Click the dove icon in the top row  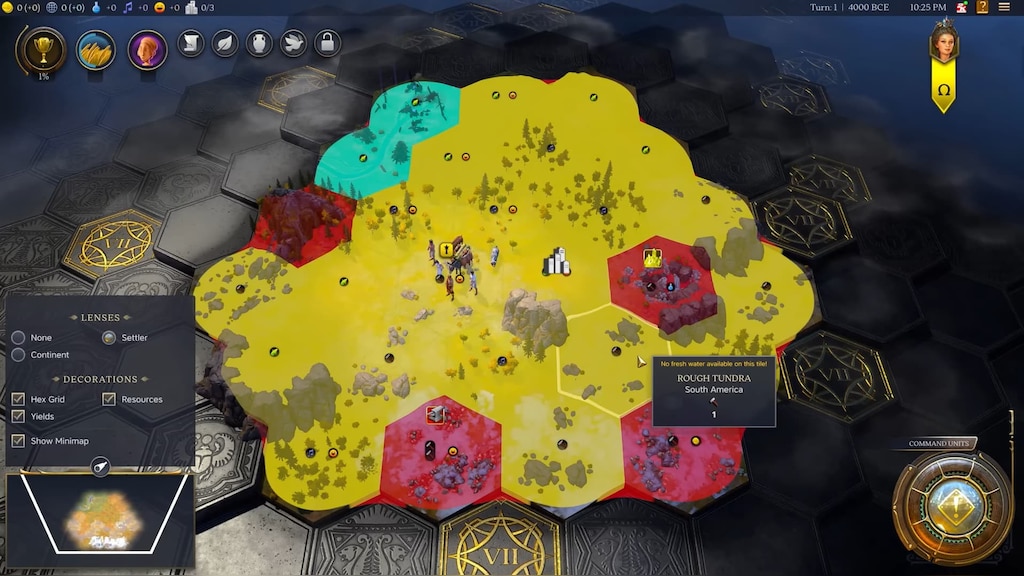[x=293, y=43]
